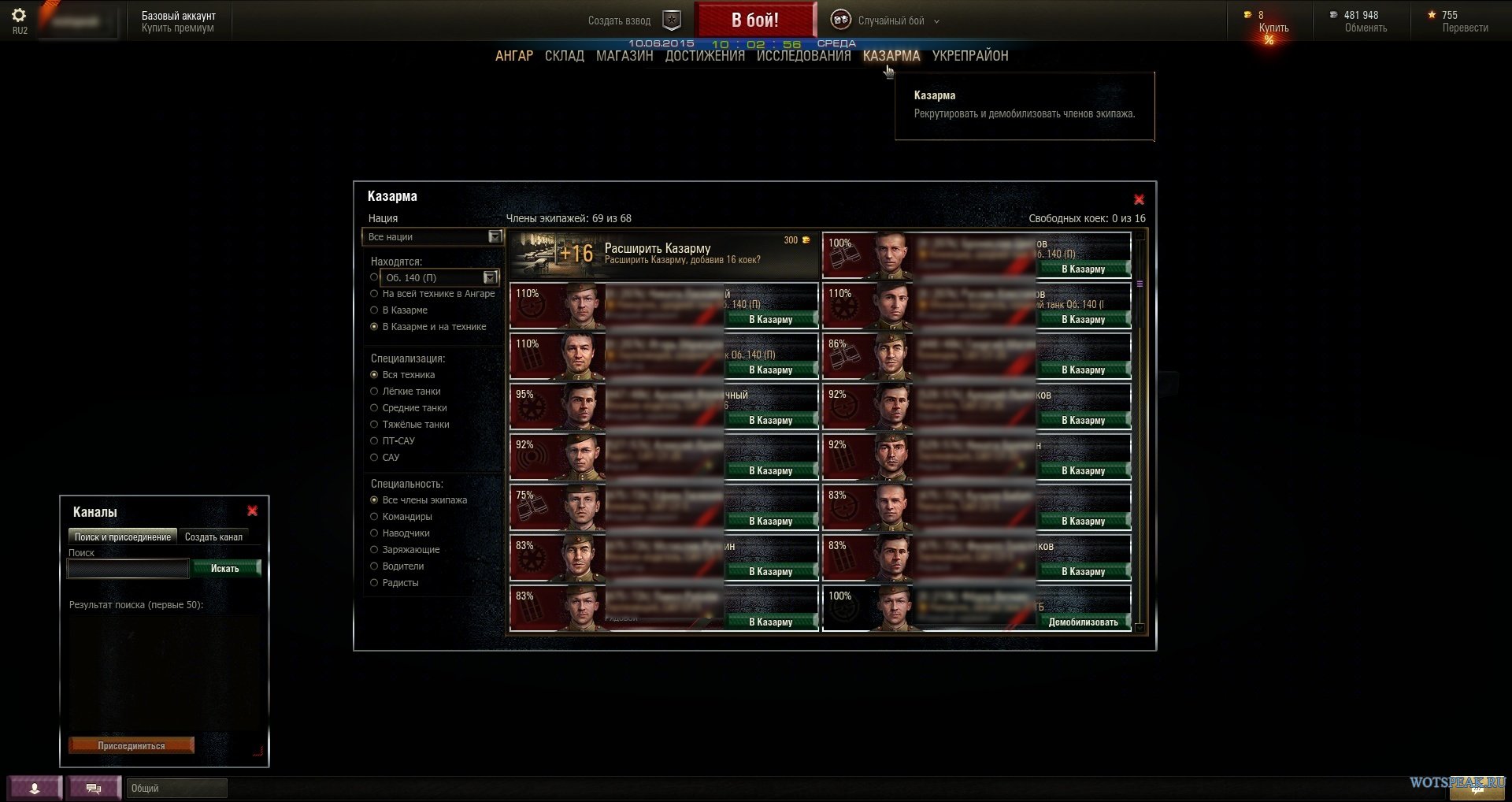
Task: Choose the Тяжёлые танки specialization filter
Action: point(375,425)
